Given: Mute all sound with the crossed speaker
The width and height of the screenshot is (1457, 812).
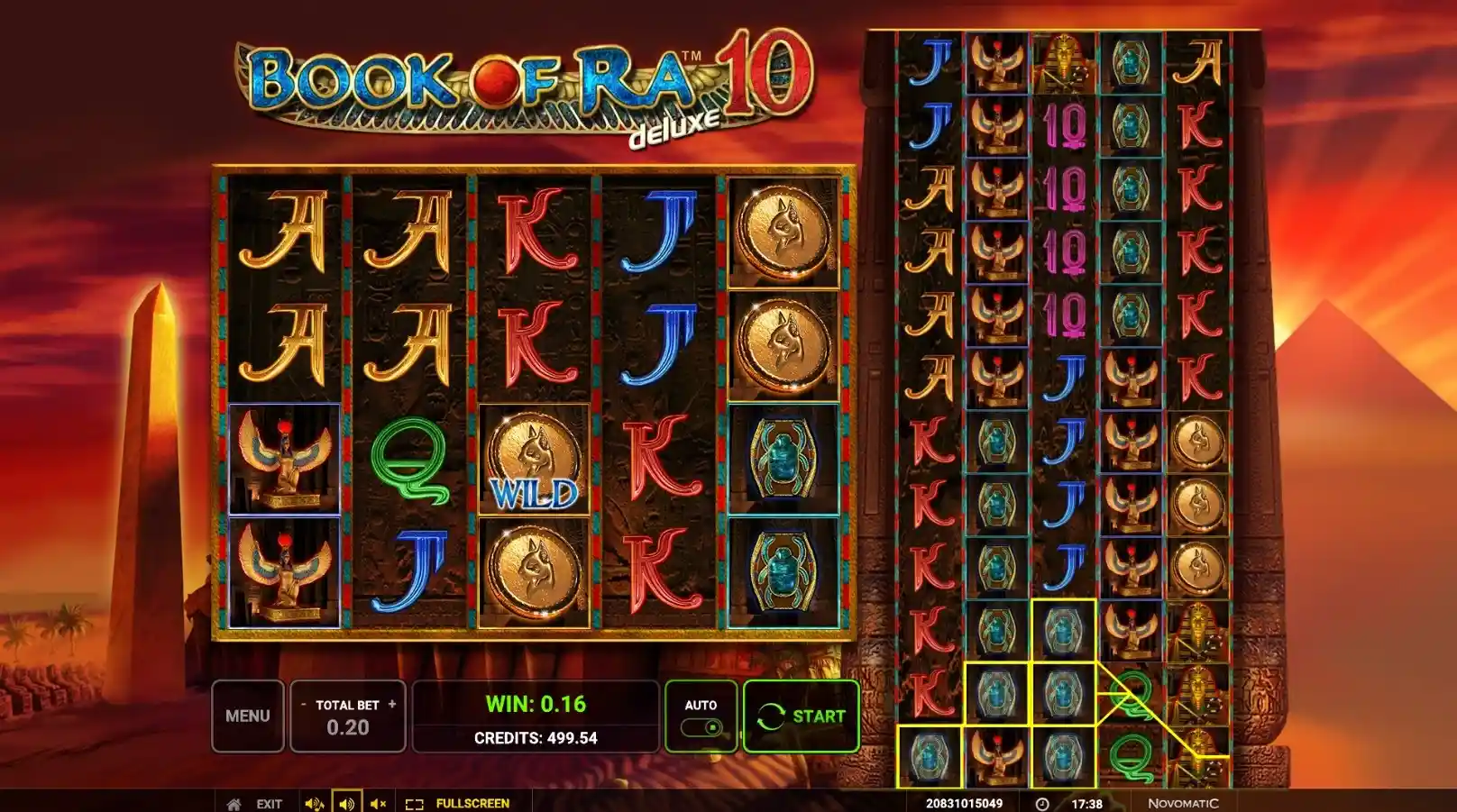Looking at the screenshot, I should tap(379, 803).
